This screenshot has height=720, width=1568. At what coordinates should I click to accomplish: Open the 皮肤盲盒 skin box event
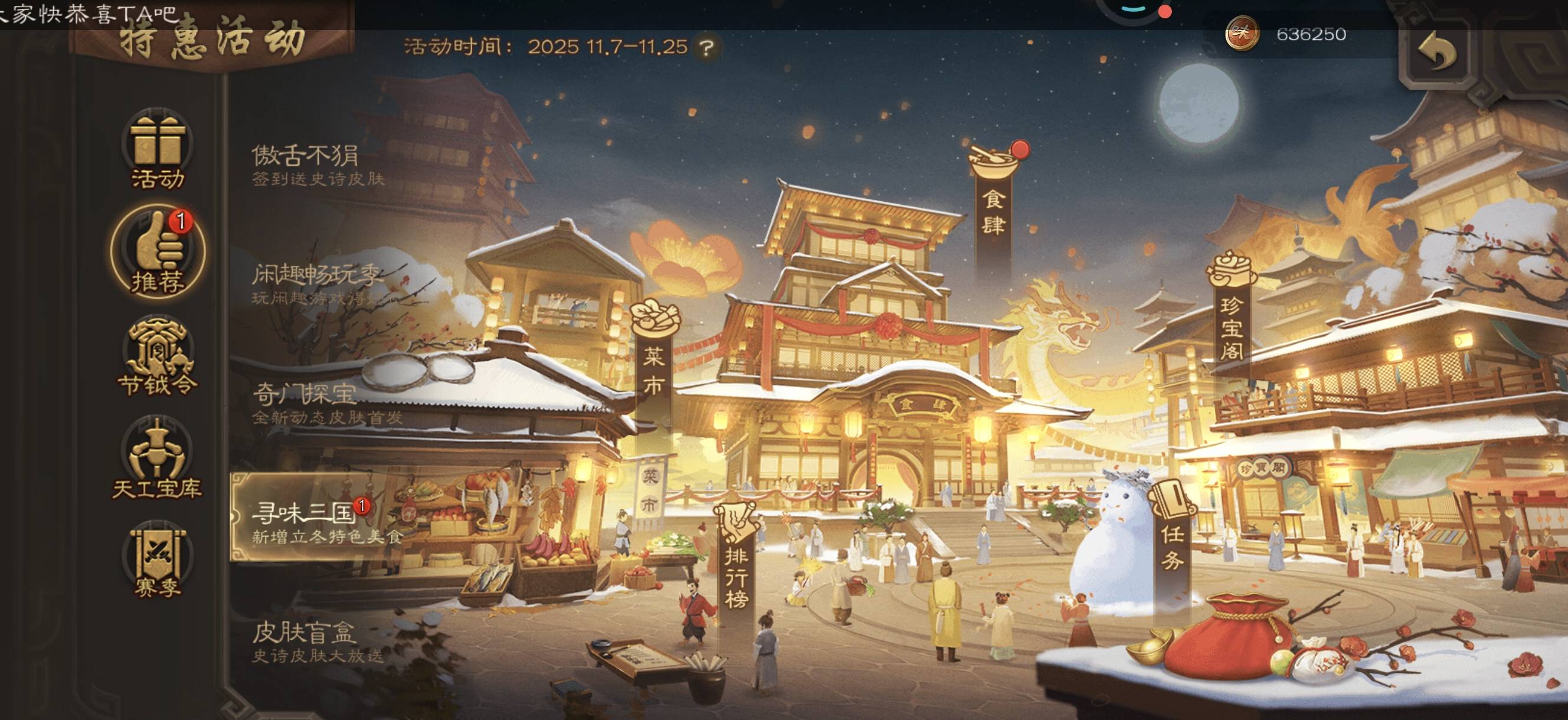316,640
